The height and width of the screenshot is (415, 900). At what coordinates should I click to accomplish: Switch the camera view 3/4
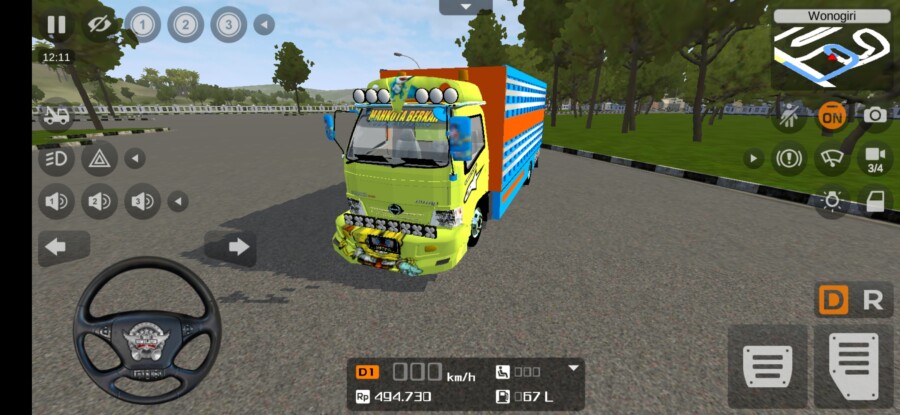click(x=875, y=158)
